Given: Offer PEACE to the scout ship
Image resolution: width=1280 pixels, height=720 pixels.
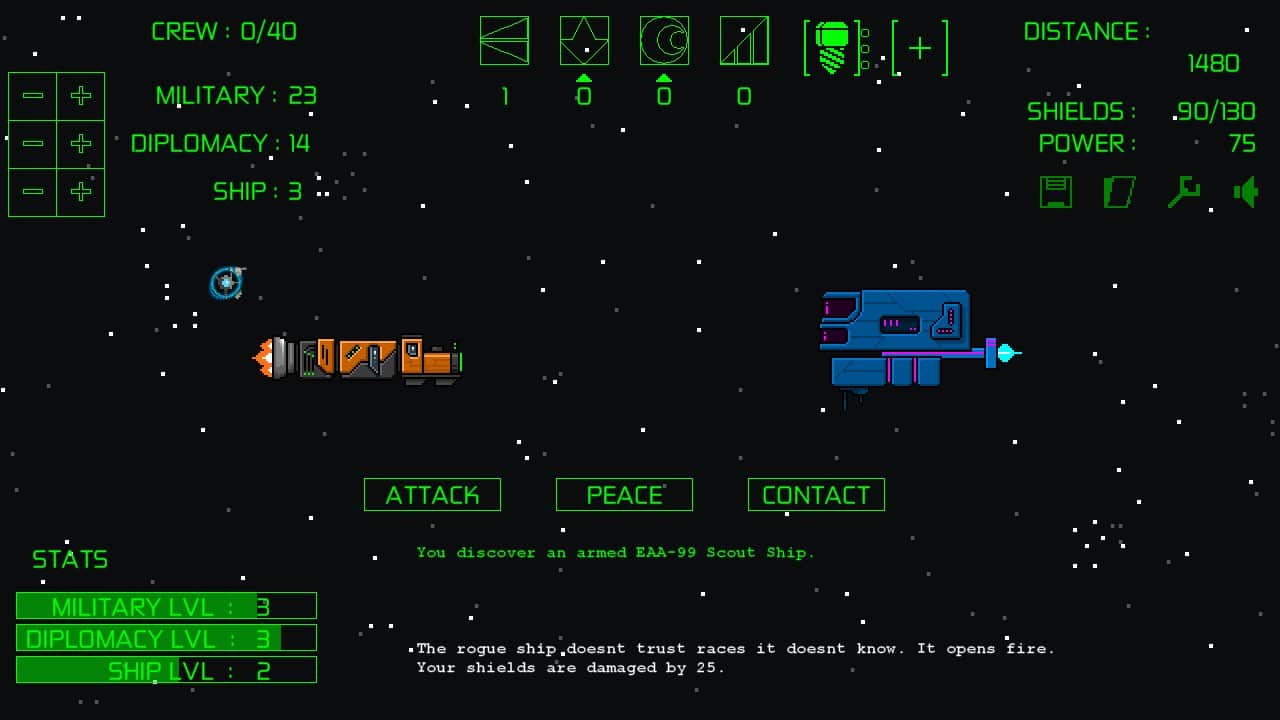Looking at the screenshot, I should click(624, 494).
